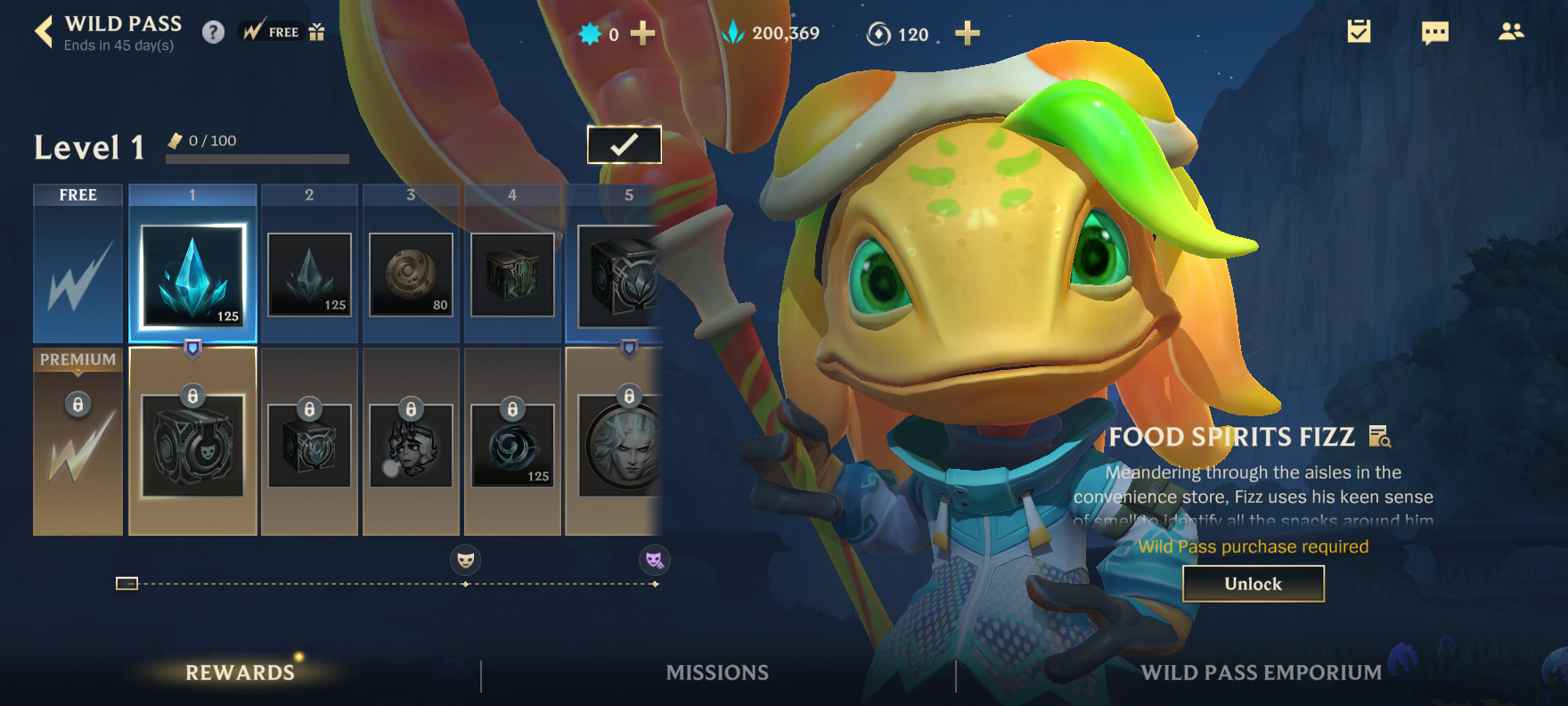
Task: Select the level 1 free crystal reward
Action: click(192, 275)
